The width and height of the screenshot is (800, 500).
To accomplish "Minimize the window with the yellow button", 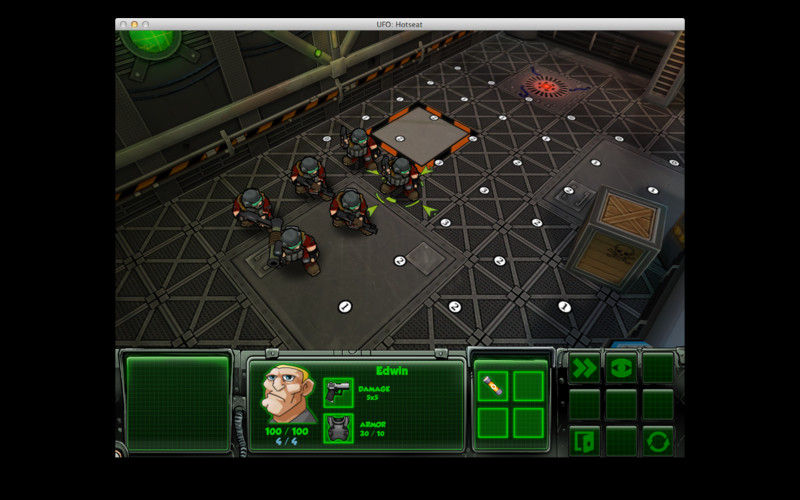I will point(134,24).
